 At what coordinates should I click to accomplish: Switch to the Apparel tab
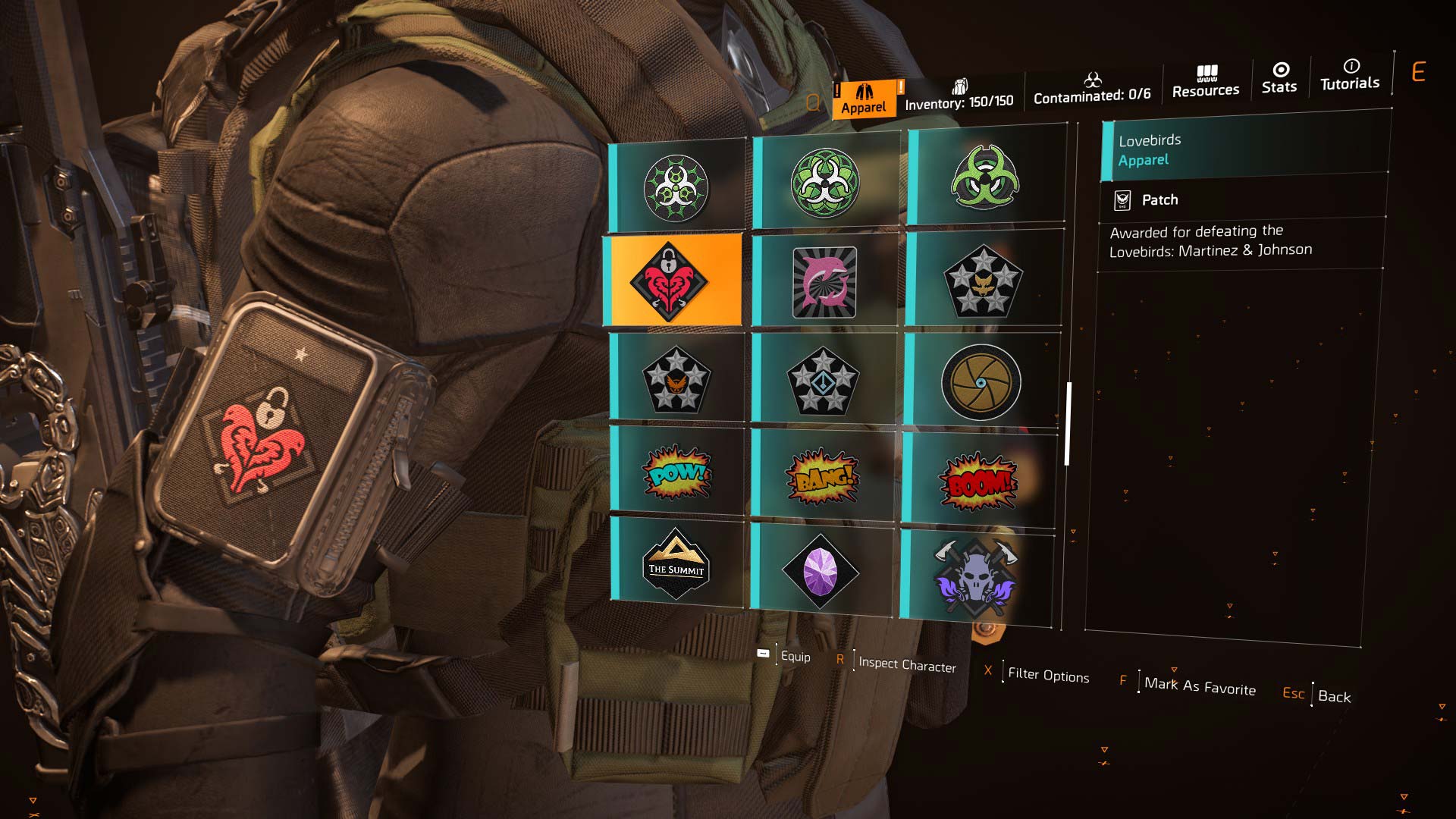tap(863, 99)
